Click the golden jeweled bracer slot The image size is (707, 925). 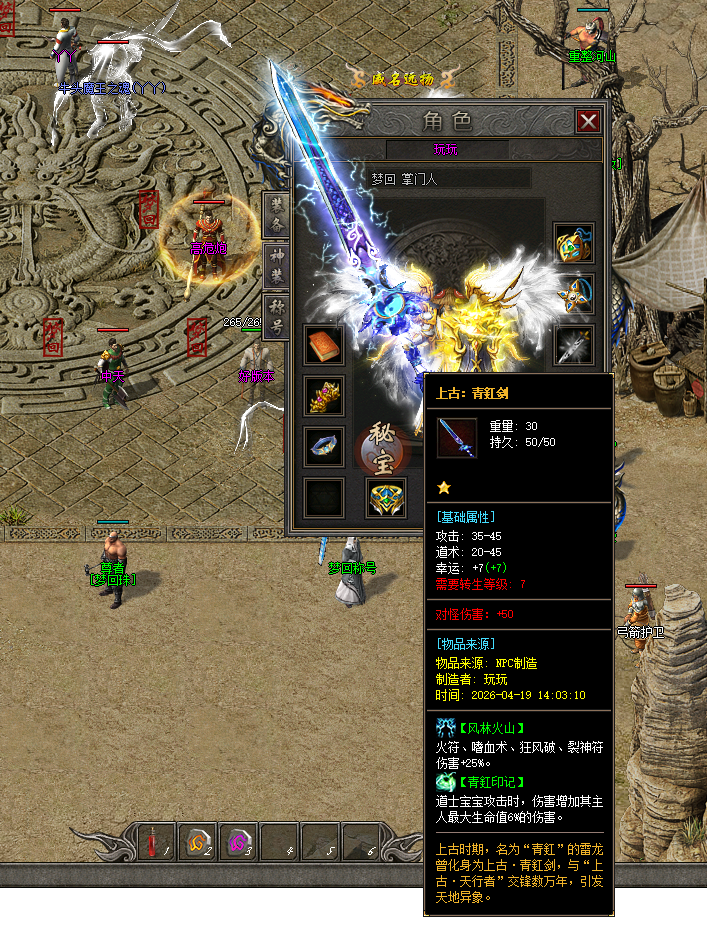[x=324, y=396]
